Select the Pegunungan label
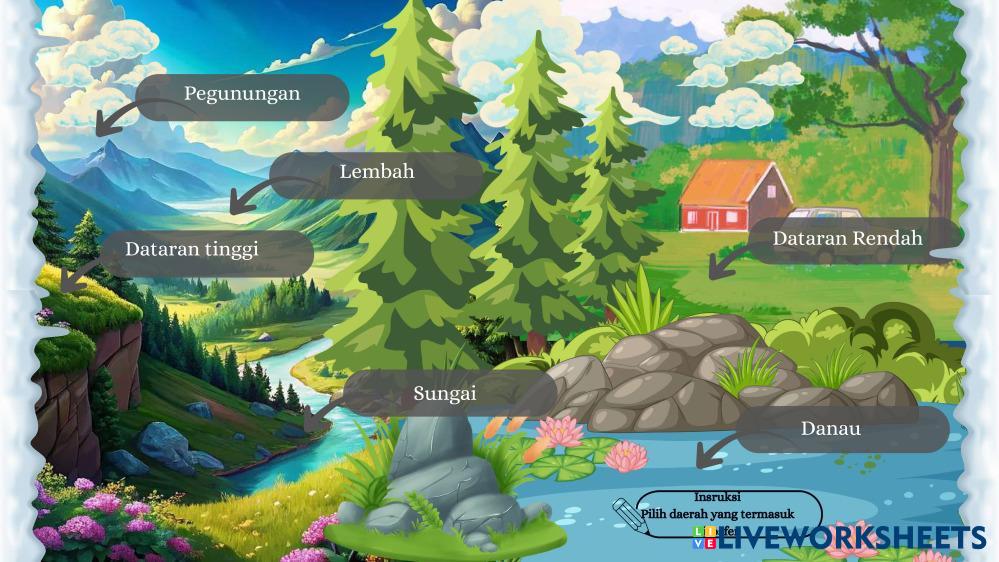999x562 pixels. point(242,95)
